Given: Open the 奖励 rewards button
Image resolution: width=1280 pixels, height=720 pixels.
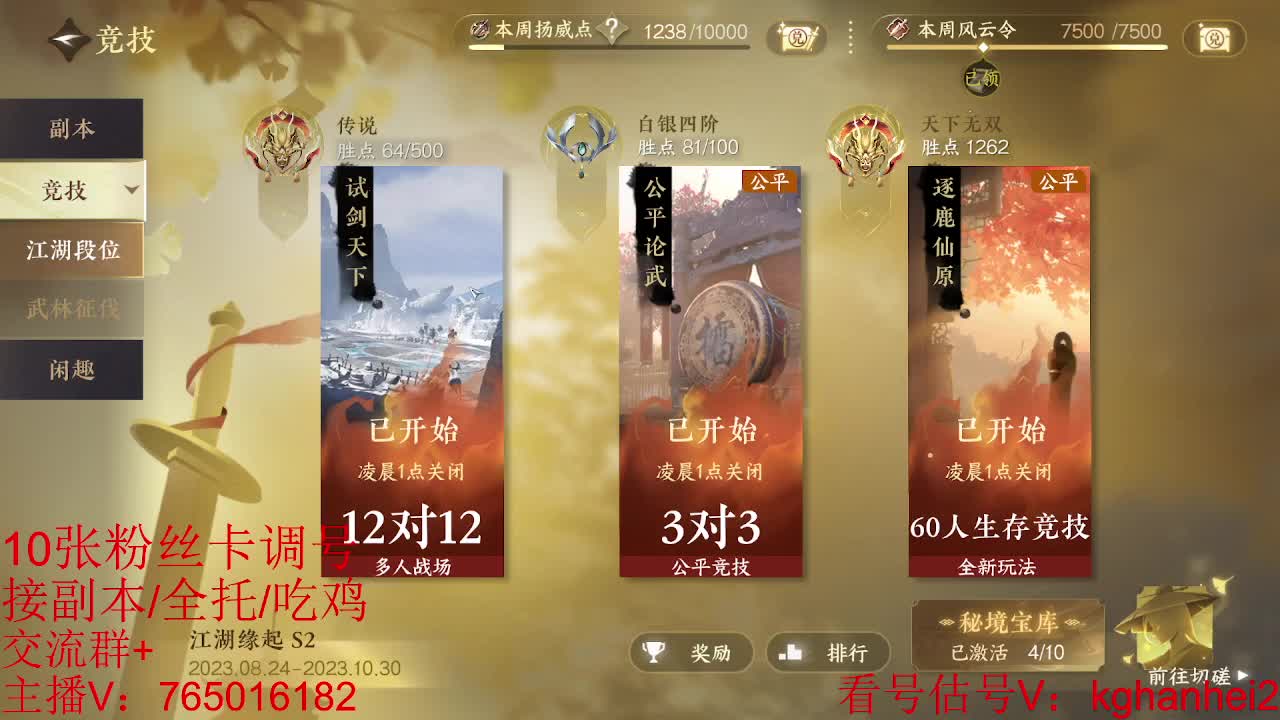Looking at the screenshot, I should (x=690, y=654).
